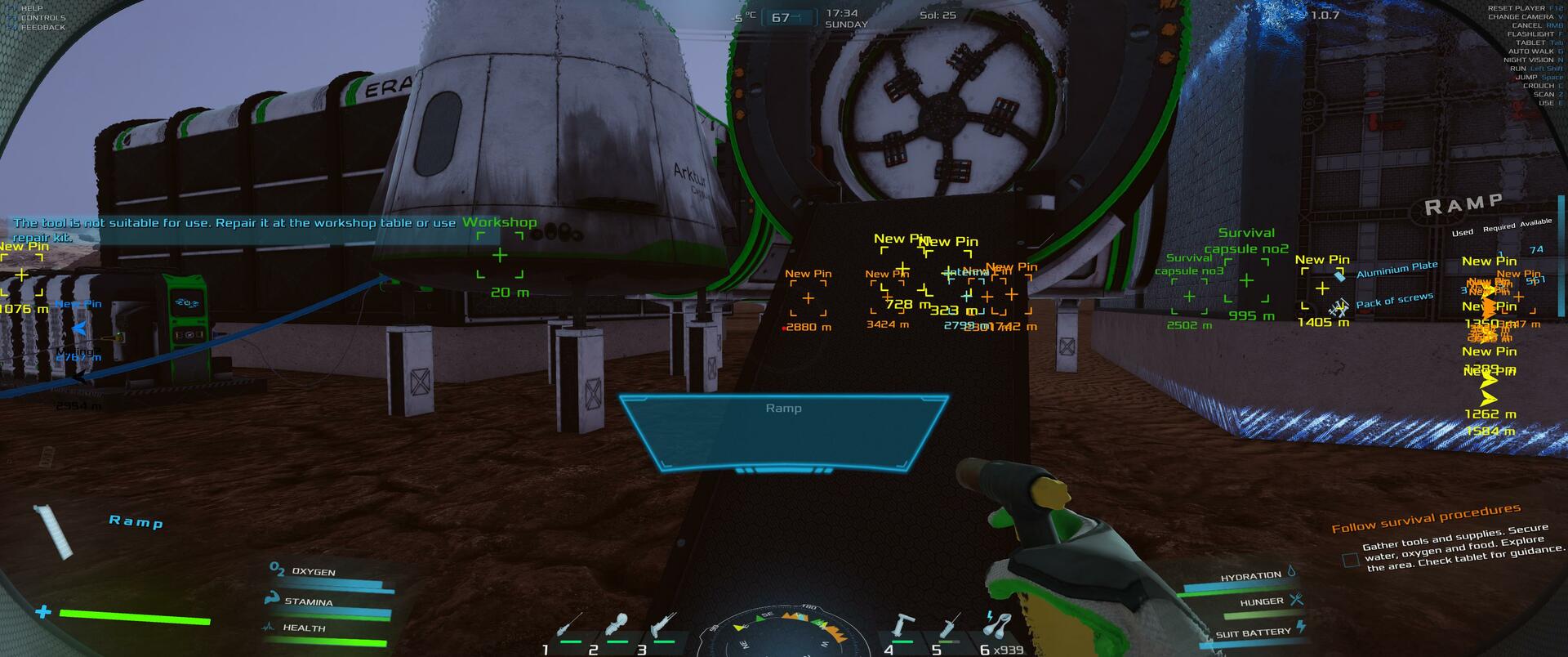Select hotbar slot 2 tool
Screen dimensions: 1568x657
(618, 628)
